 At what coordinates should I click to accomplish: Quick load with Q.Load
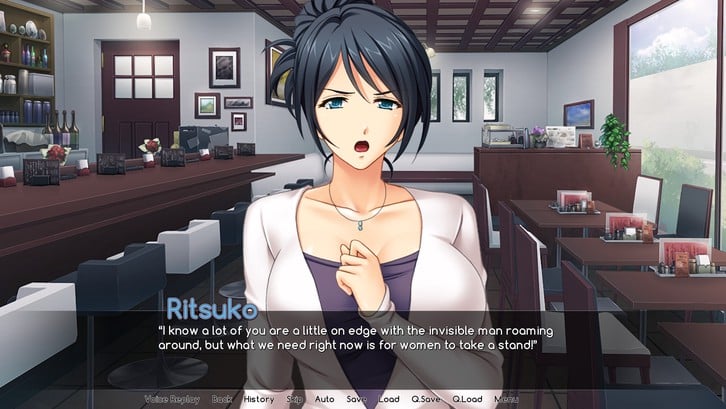click(x=467, y=399)
